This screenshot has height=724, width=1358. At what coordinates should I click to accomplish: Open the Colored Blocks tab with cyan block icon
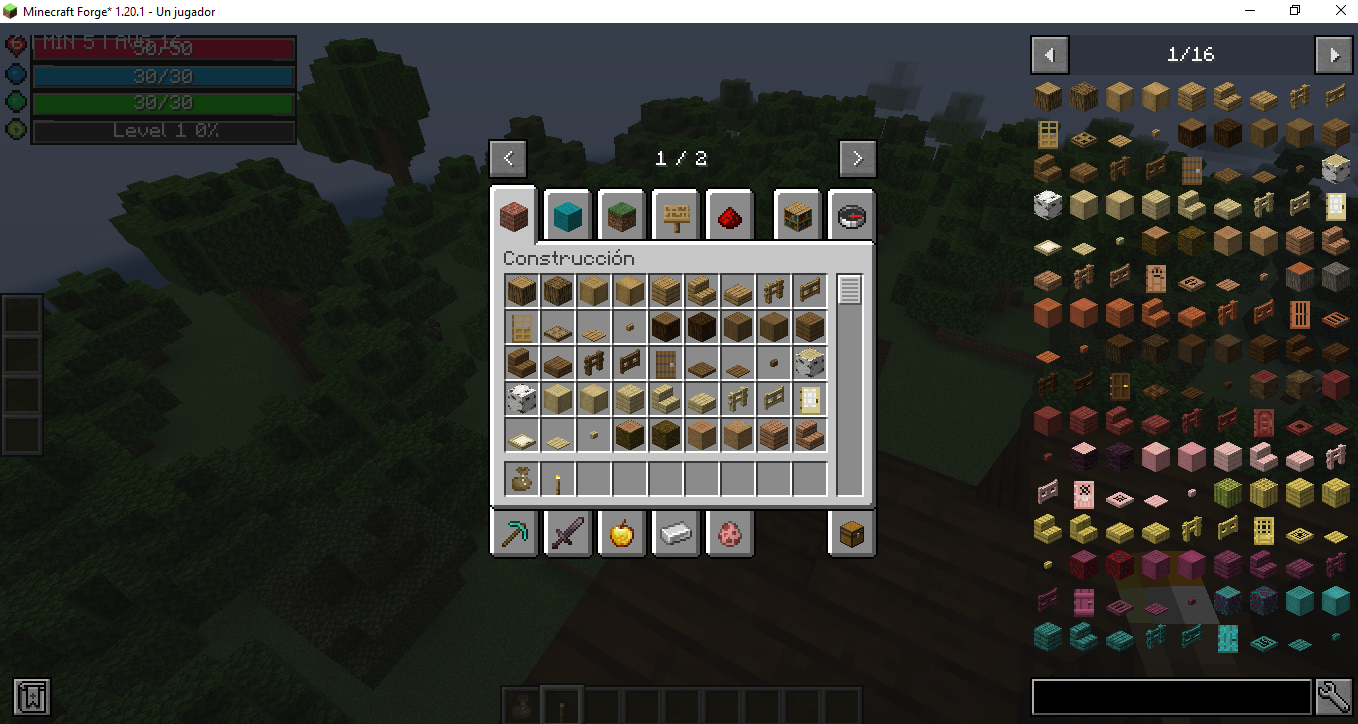click(x=567, y=214)
